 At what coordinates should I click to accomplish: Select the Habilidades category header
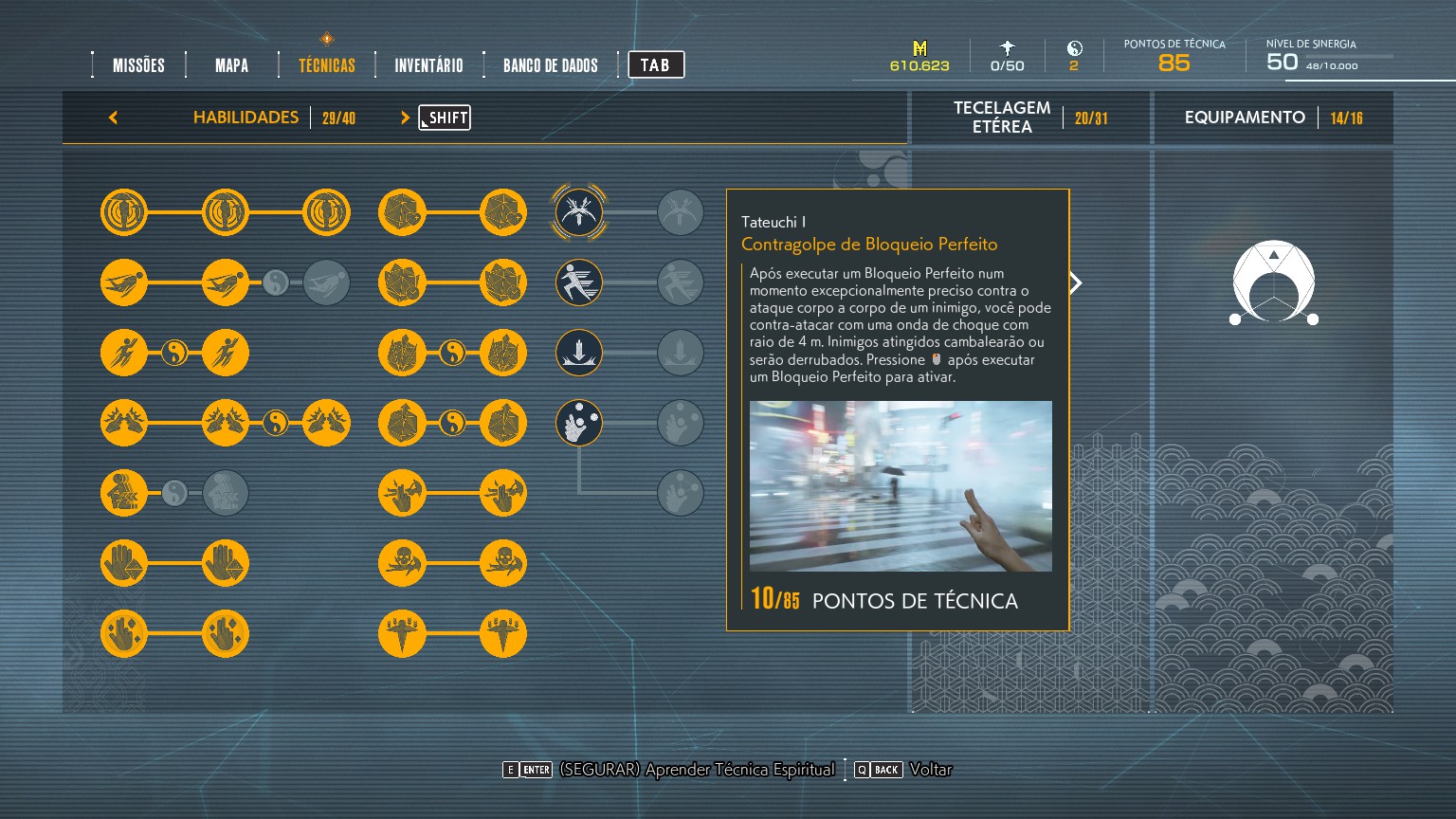point(246,118)
